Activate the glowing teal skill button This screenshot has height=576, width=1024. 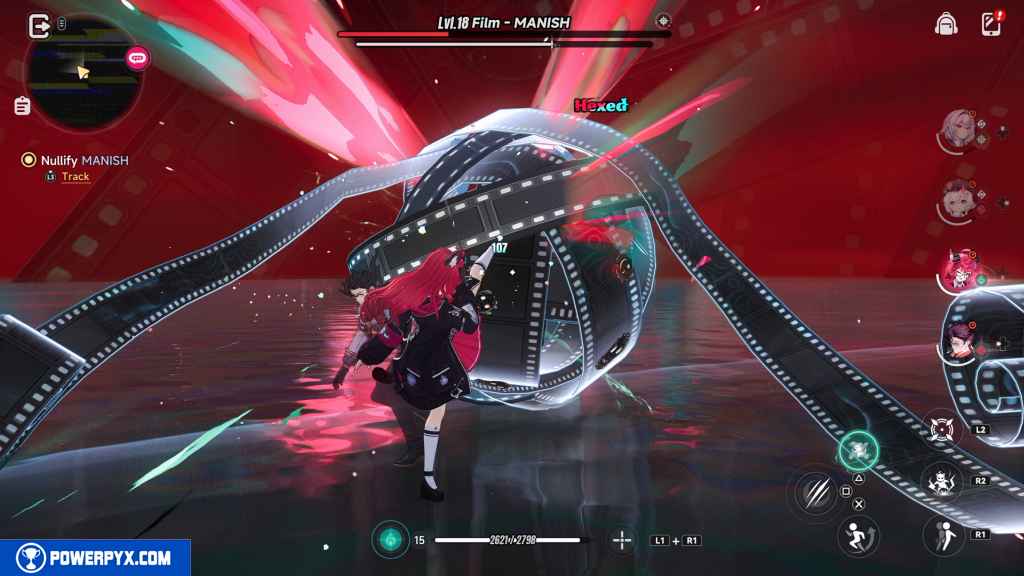[858, 451]
